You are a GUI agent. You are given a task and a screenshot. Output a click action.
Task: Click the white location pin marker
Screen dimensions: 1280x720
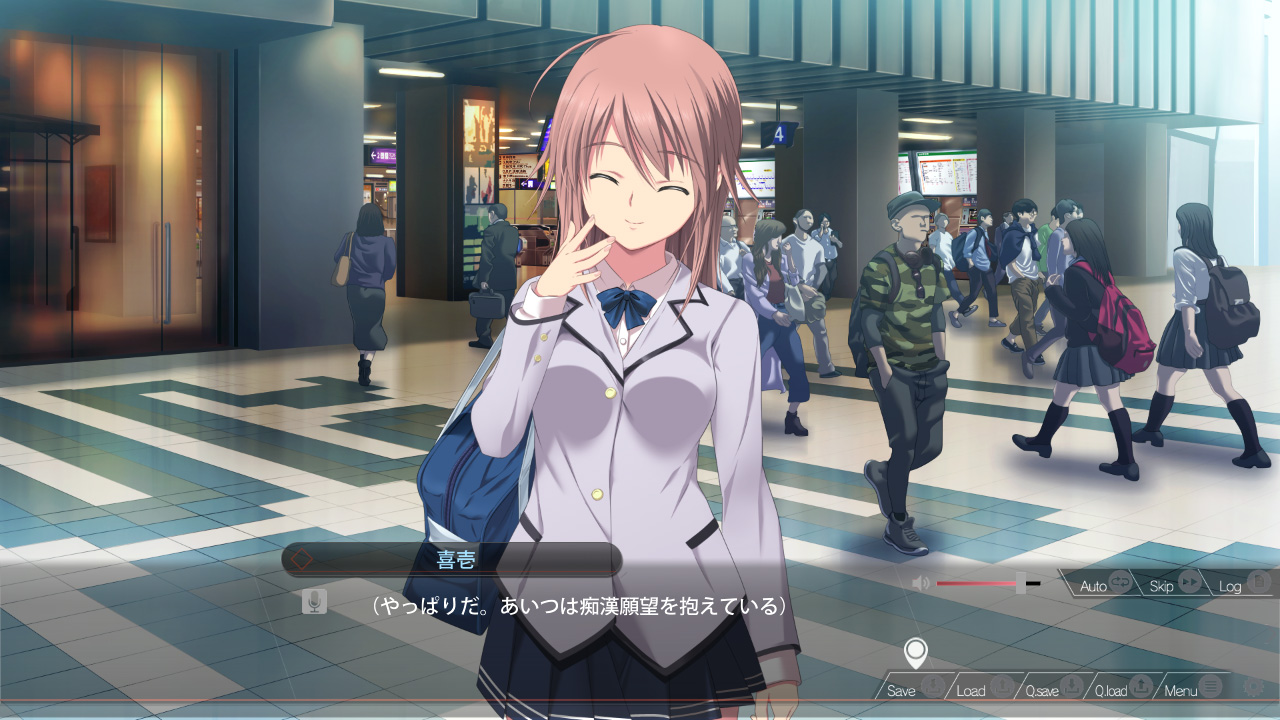[915, 652]
